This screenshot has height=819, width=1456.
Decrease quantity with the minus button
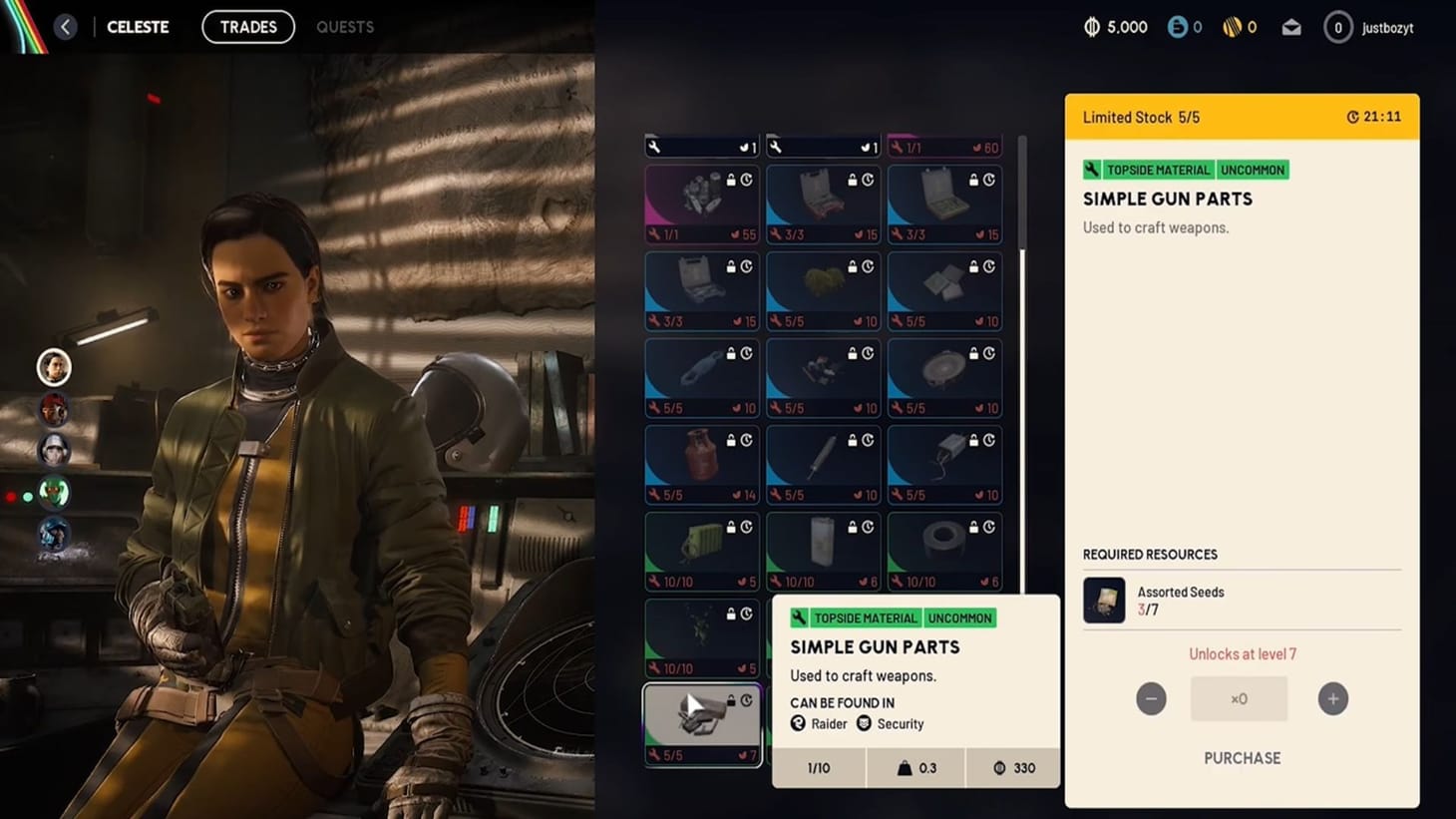[1152, 699]
